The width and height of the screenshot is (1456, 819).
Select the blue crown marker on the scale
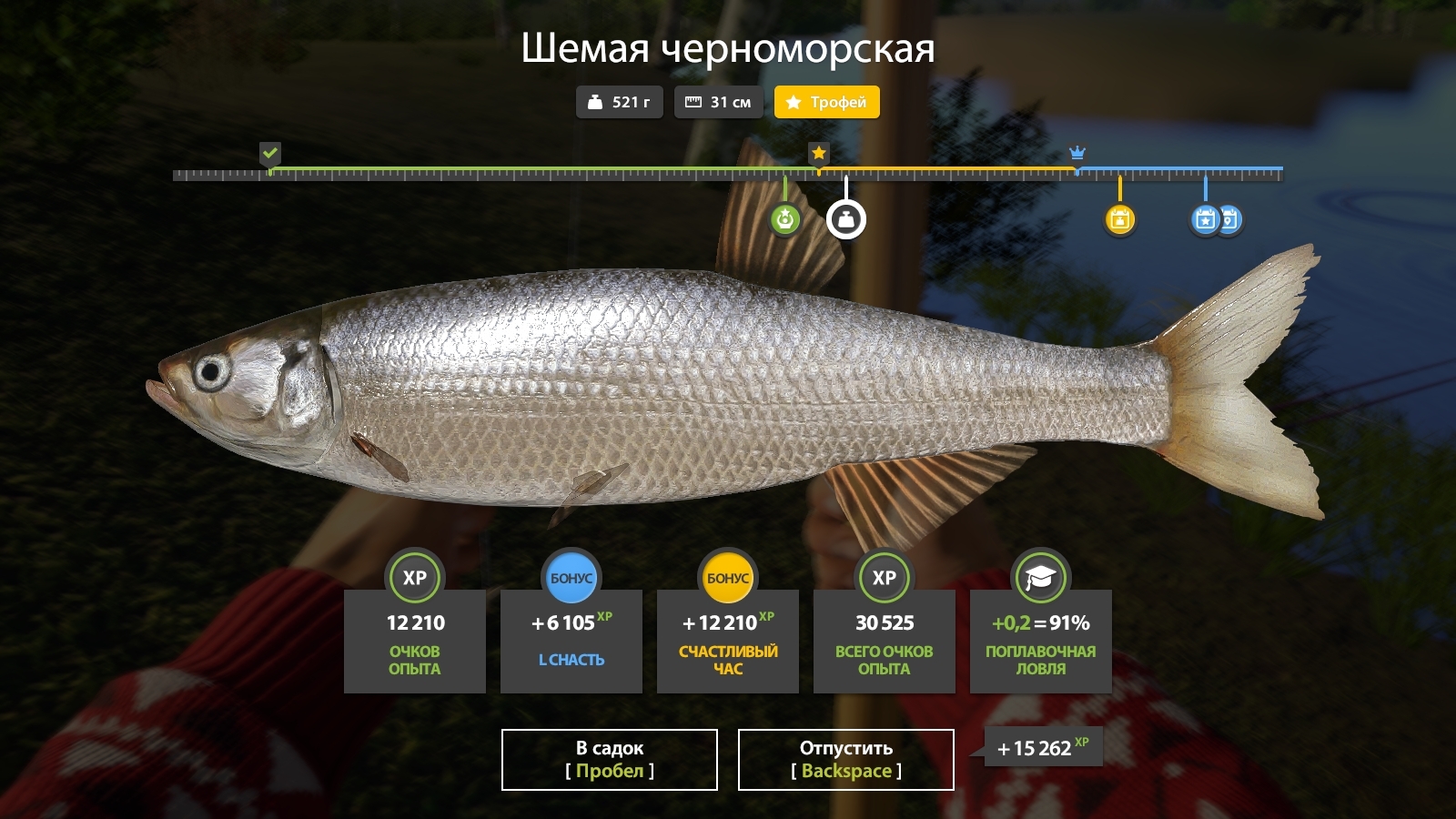tap(1077, 154)
